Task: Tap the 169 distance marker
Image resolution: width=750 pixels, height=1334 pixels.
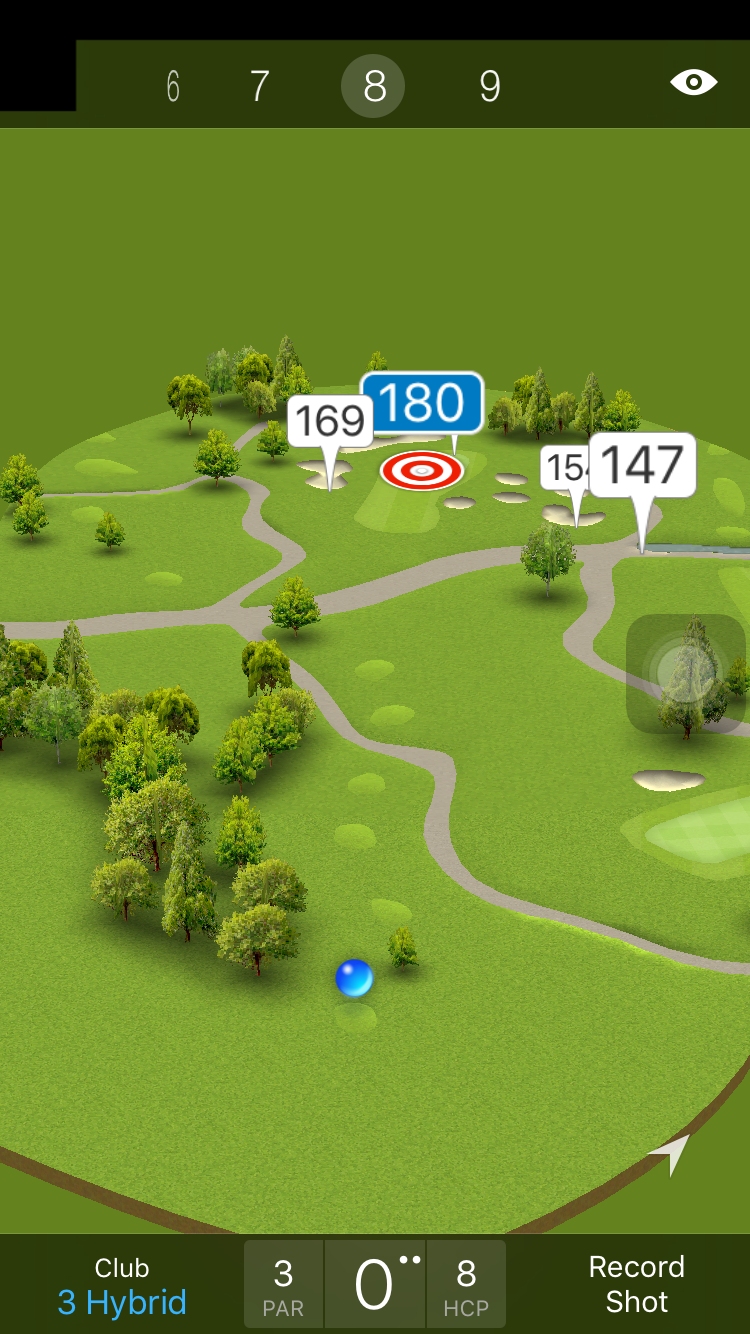Action: 330,421
